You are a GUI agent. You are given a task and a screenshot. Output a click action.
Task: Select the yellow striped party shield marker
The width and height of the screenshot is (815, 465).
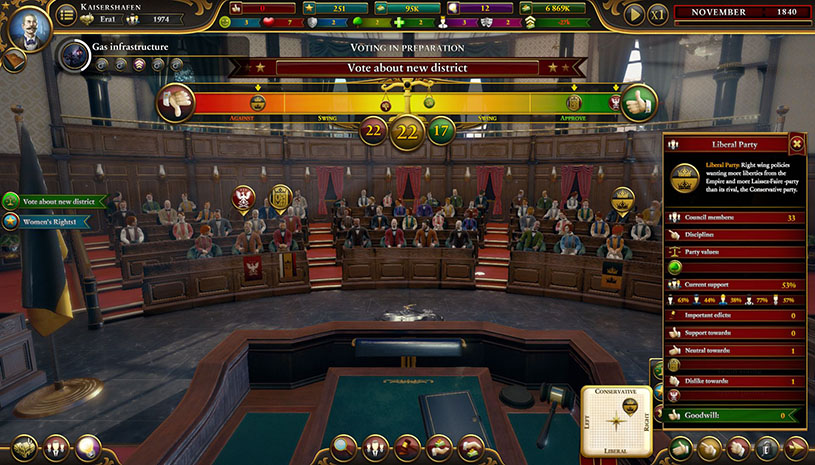279,197
